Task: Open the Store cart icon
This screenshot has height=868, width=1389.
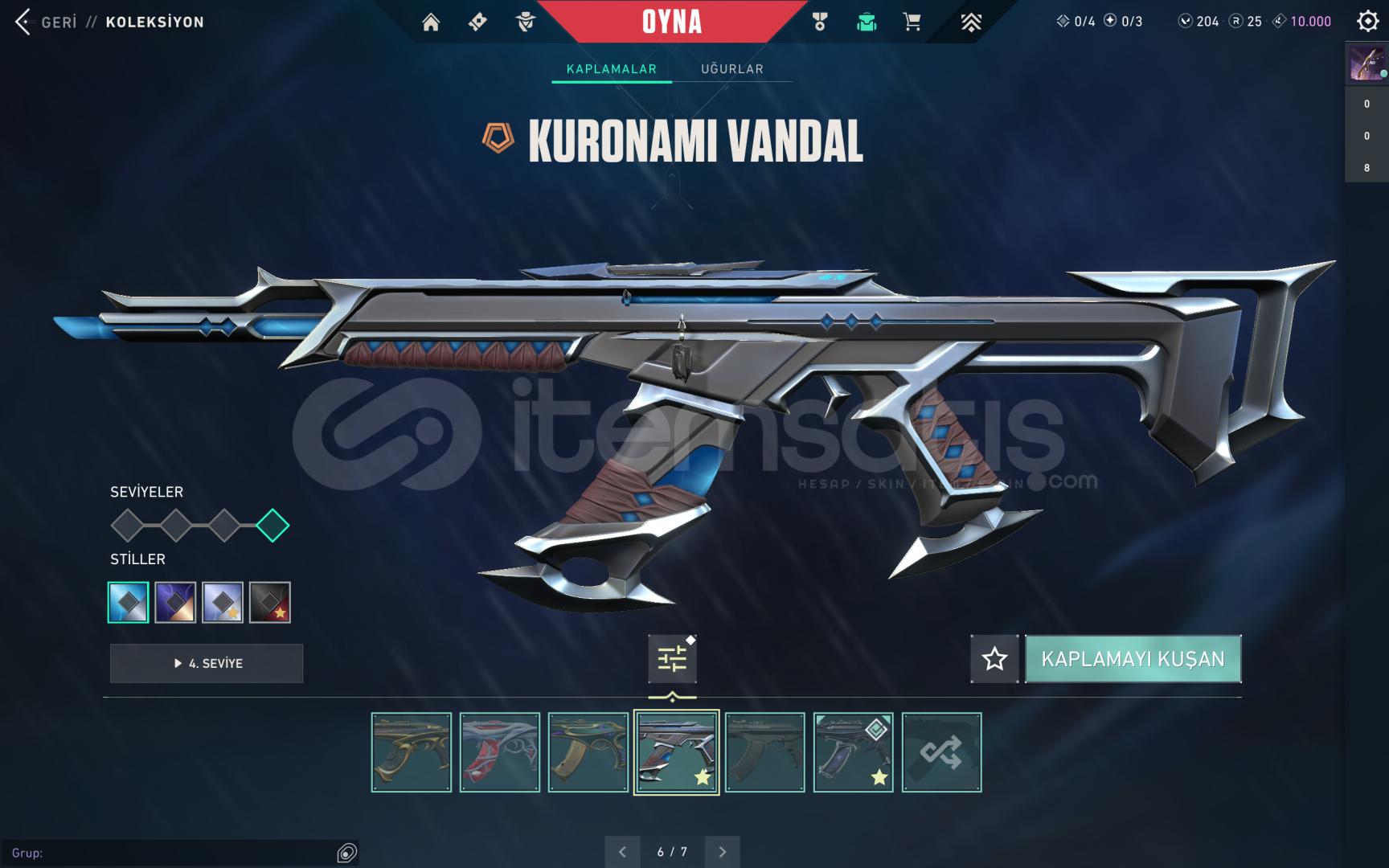Action: pyautogui.click(x=911, y=22)
